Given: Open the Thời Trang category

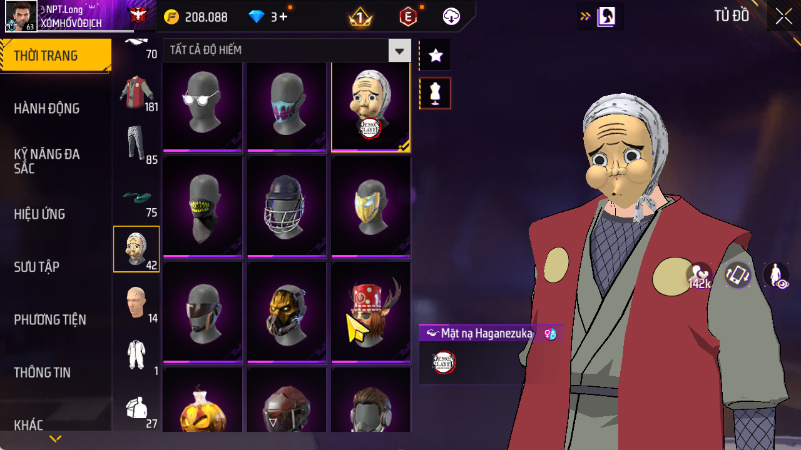Looking at the screenshot, I should pyautogui.click(x=50, y=56).
